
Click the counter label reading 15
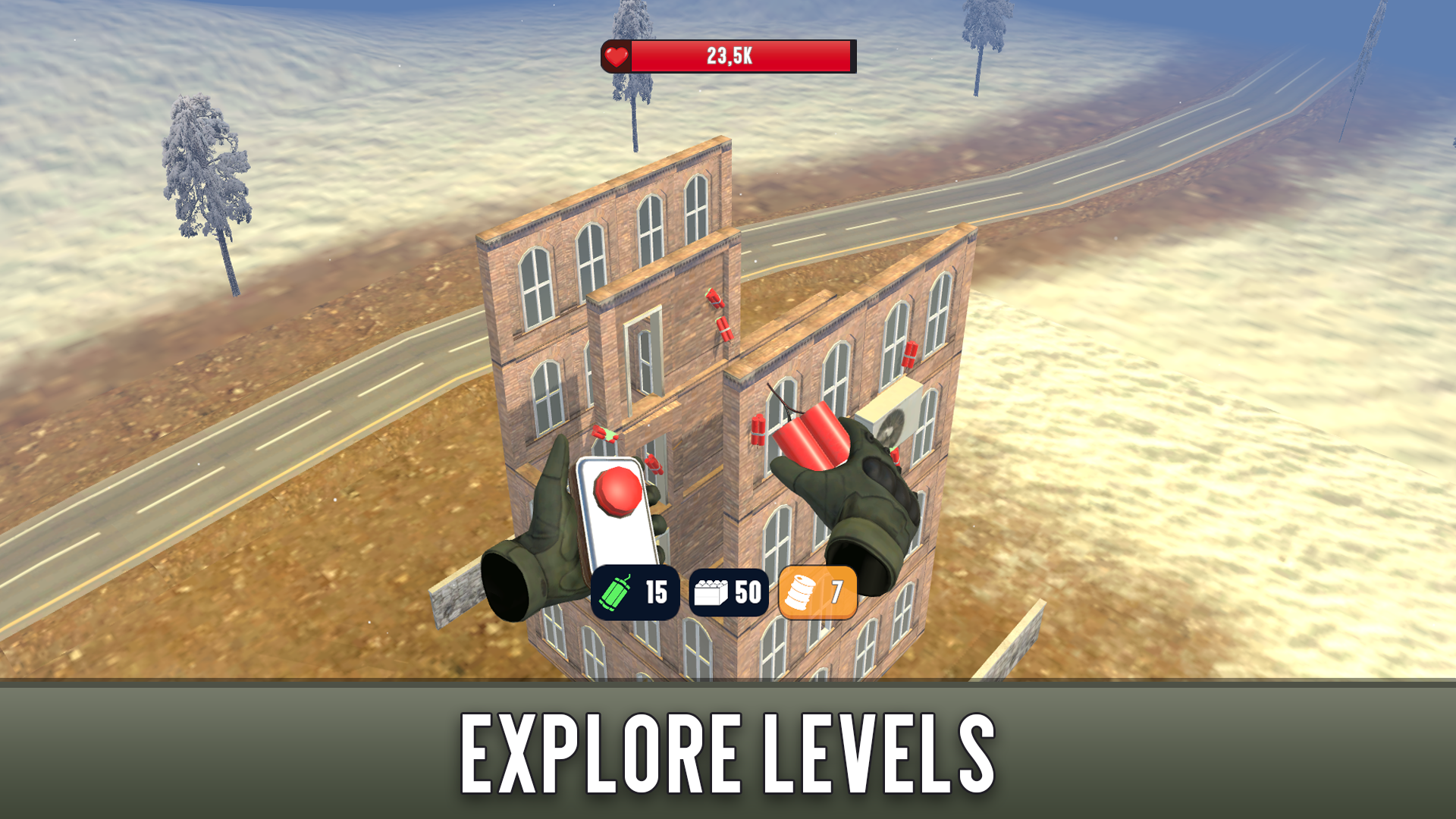657,593
